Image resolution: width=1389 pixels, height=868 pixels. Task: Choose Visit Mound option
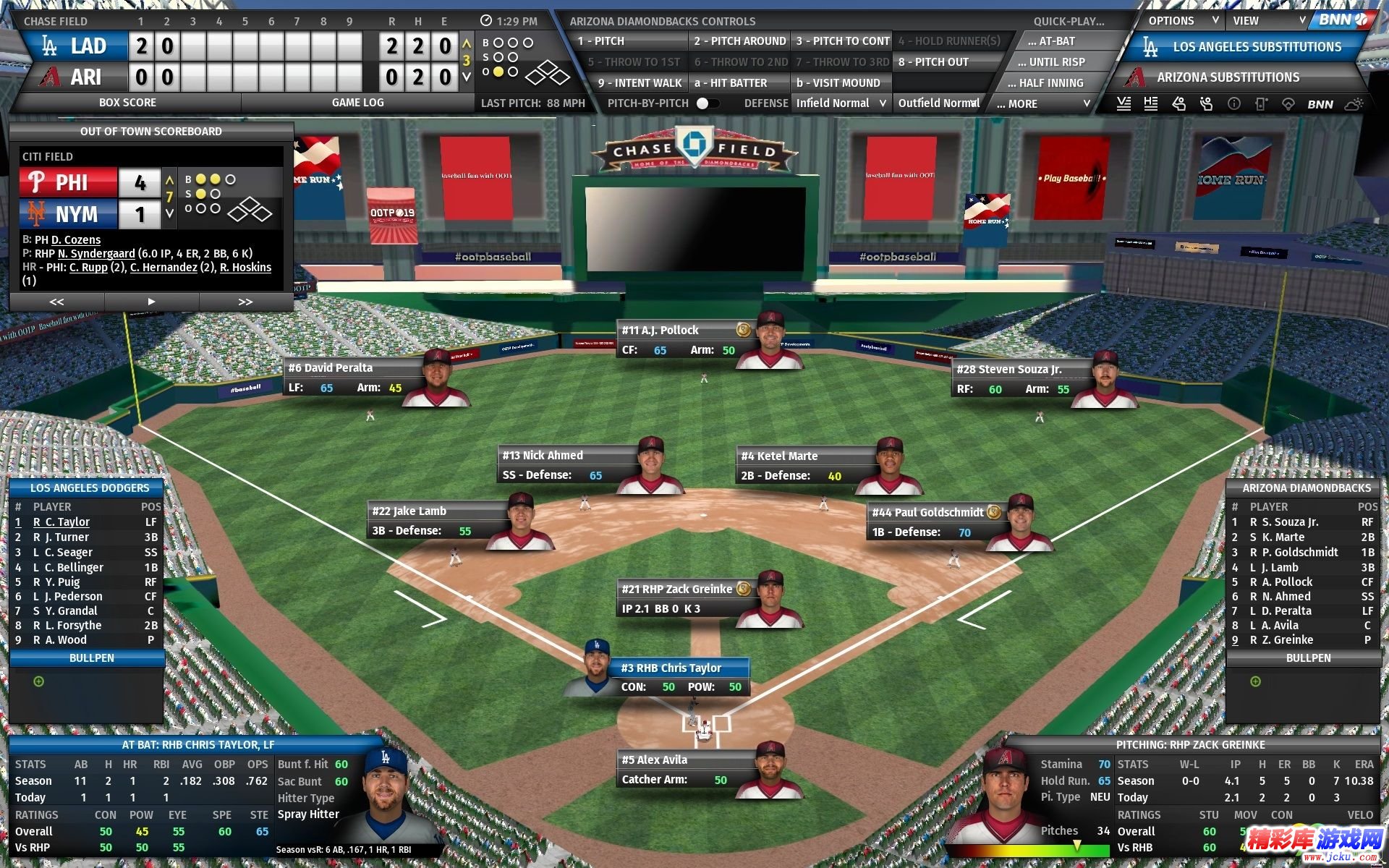tap(839, 83)
